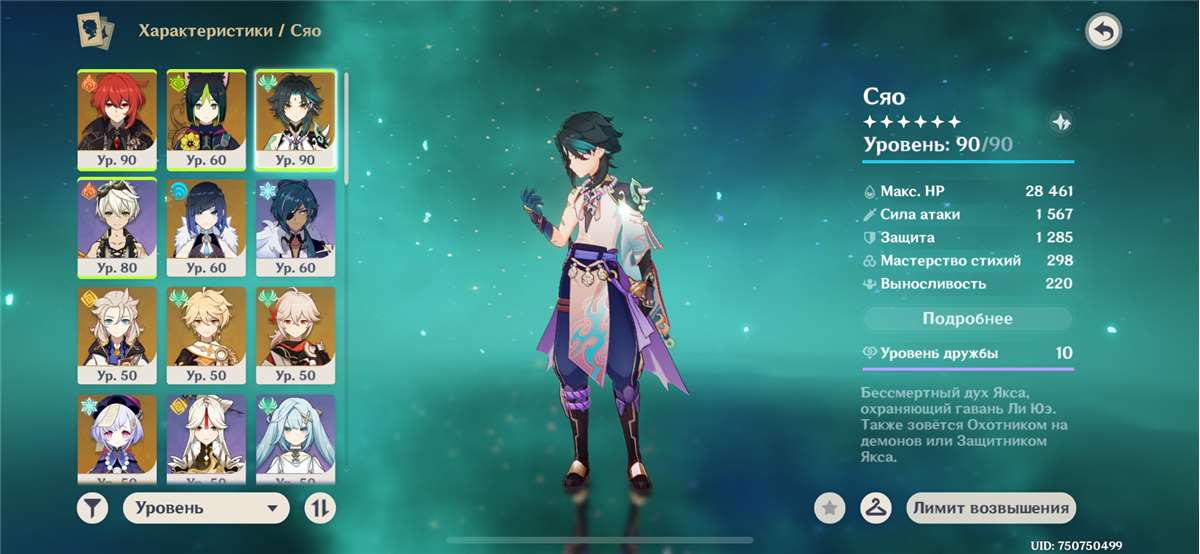Select red-haired Diluc's portrait
1200x554 pixels.
pos(117,119)
